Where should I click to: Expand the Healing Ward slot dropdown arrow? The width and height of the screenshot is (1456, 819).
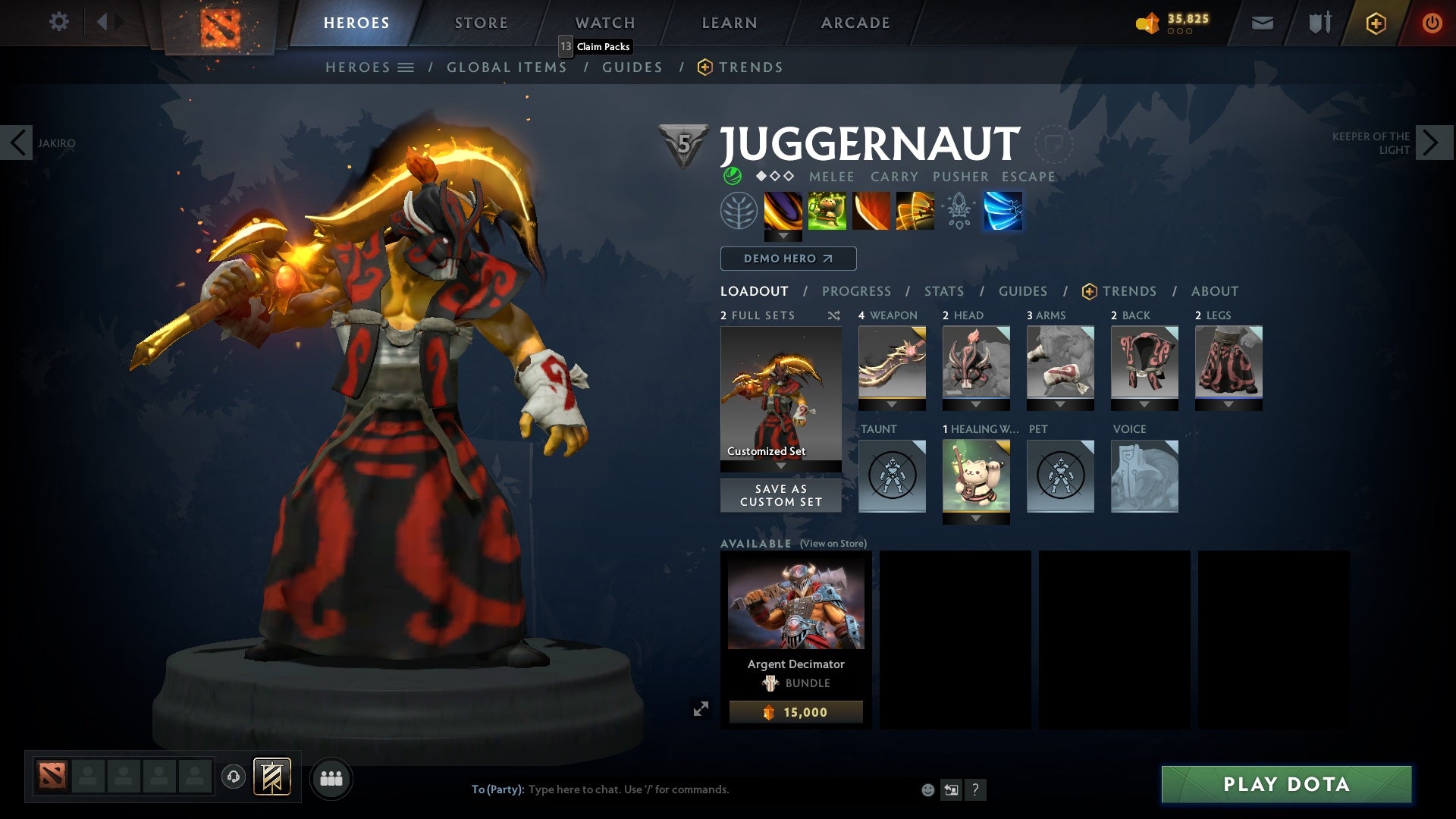click(976, 518)
